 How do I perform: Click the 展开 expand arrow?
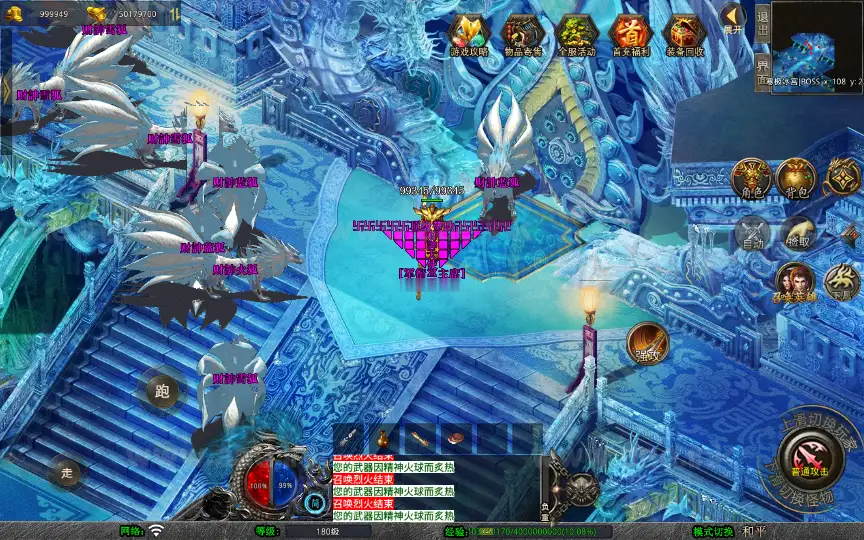coord(733,18)
